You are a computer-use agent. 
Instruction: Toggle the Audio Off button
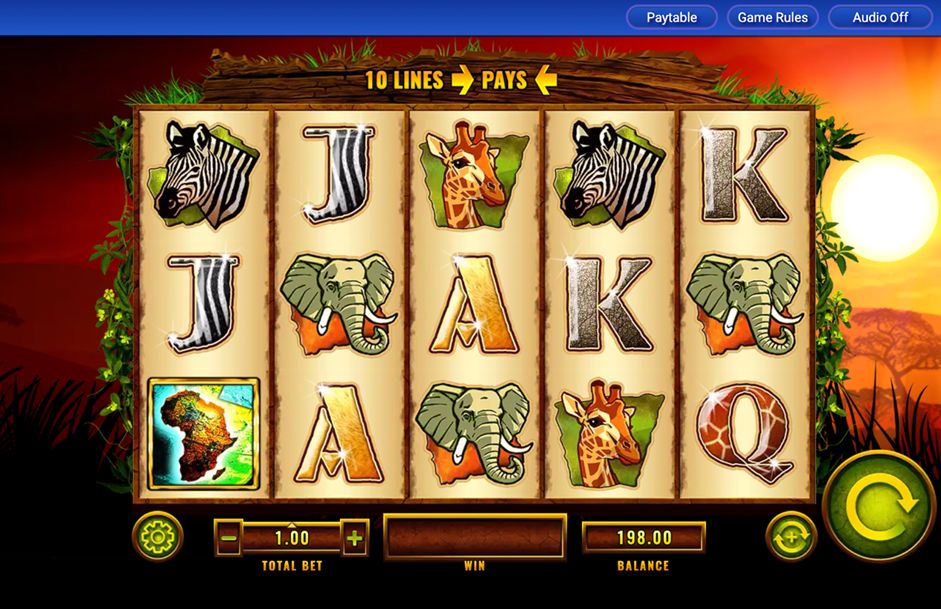880,17
